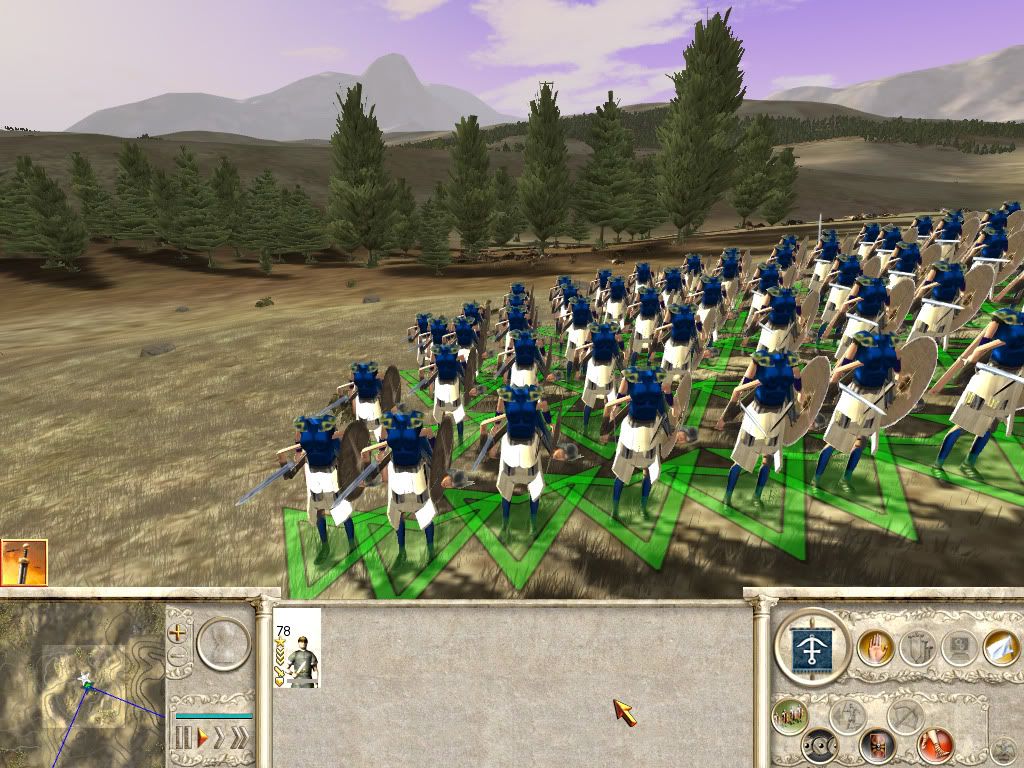
Task: Set battle speed to triple fast forward
Action: pyautogui.click(x=240, y=739)
